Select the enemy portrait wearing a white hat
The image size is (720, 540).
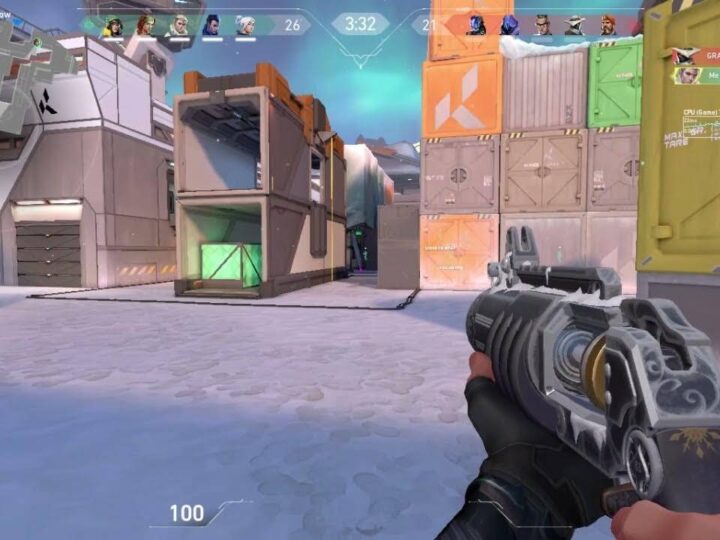click(574, 25)
